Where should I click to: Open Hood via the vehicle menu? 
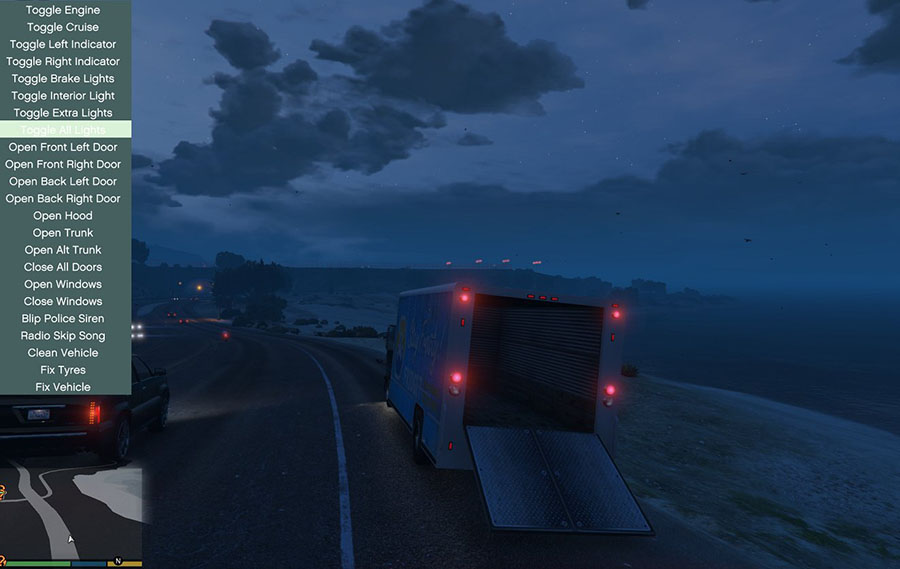pyautogui.click(x=63, y=215)
